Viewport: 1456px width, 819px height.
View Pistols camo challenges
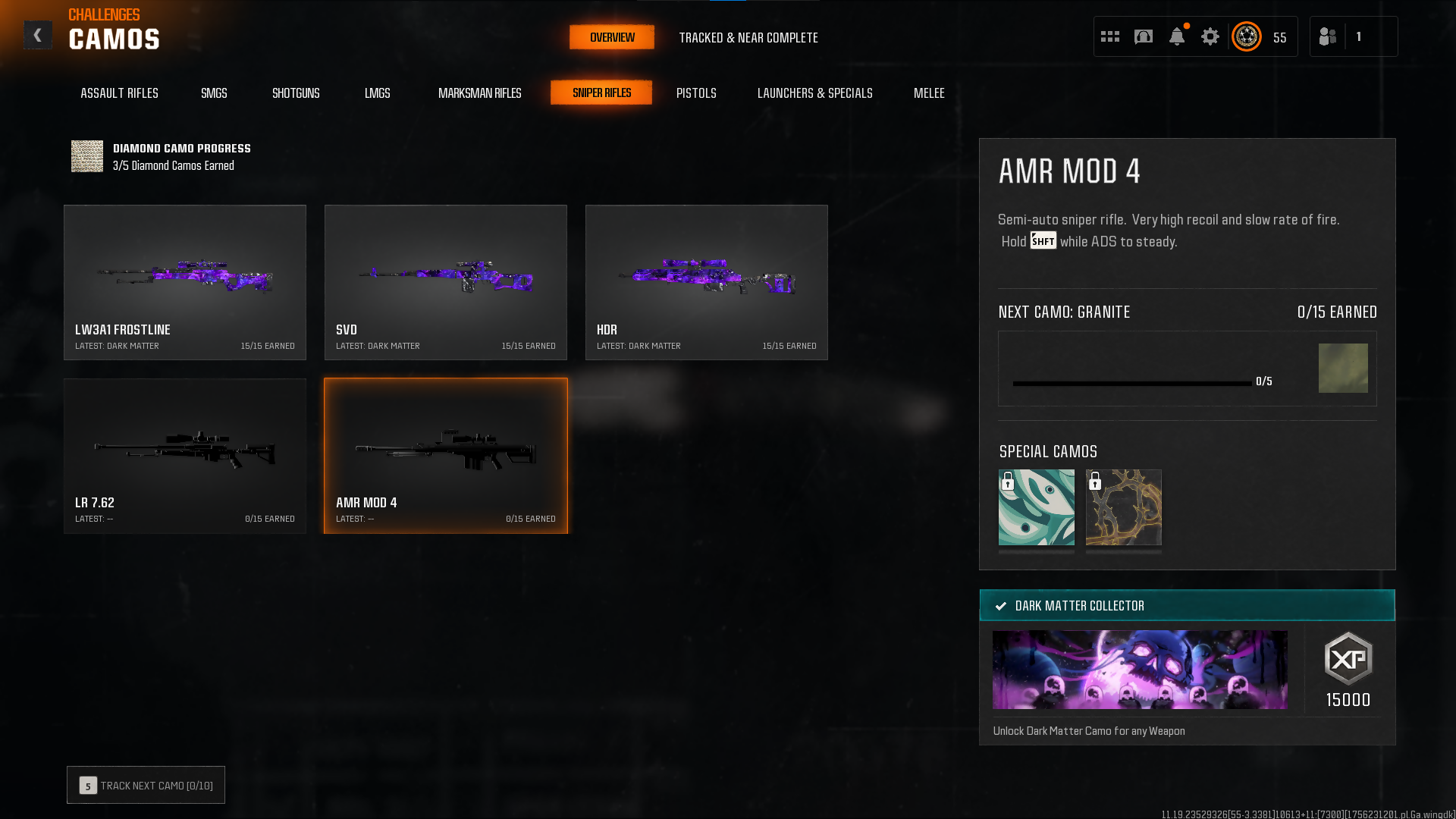pyautogui.click(x=696, y=93)
